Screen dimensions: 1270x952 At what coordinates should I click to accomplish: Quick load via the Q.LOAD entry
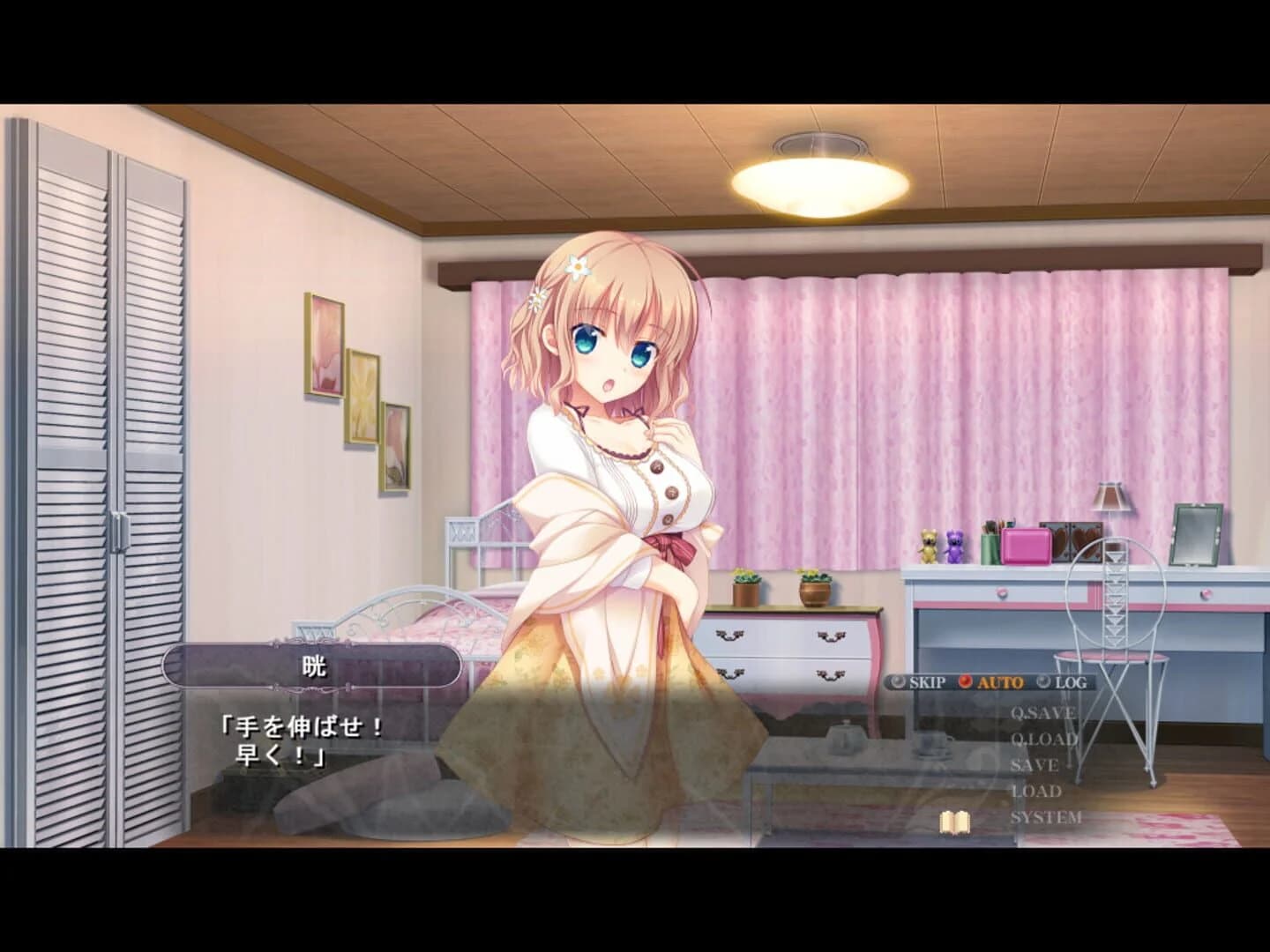coord(1045,739)
